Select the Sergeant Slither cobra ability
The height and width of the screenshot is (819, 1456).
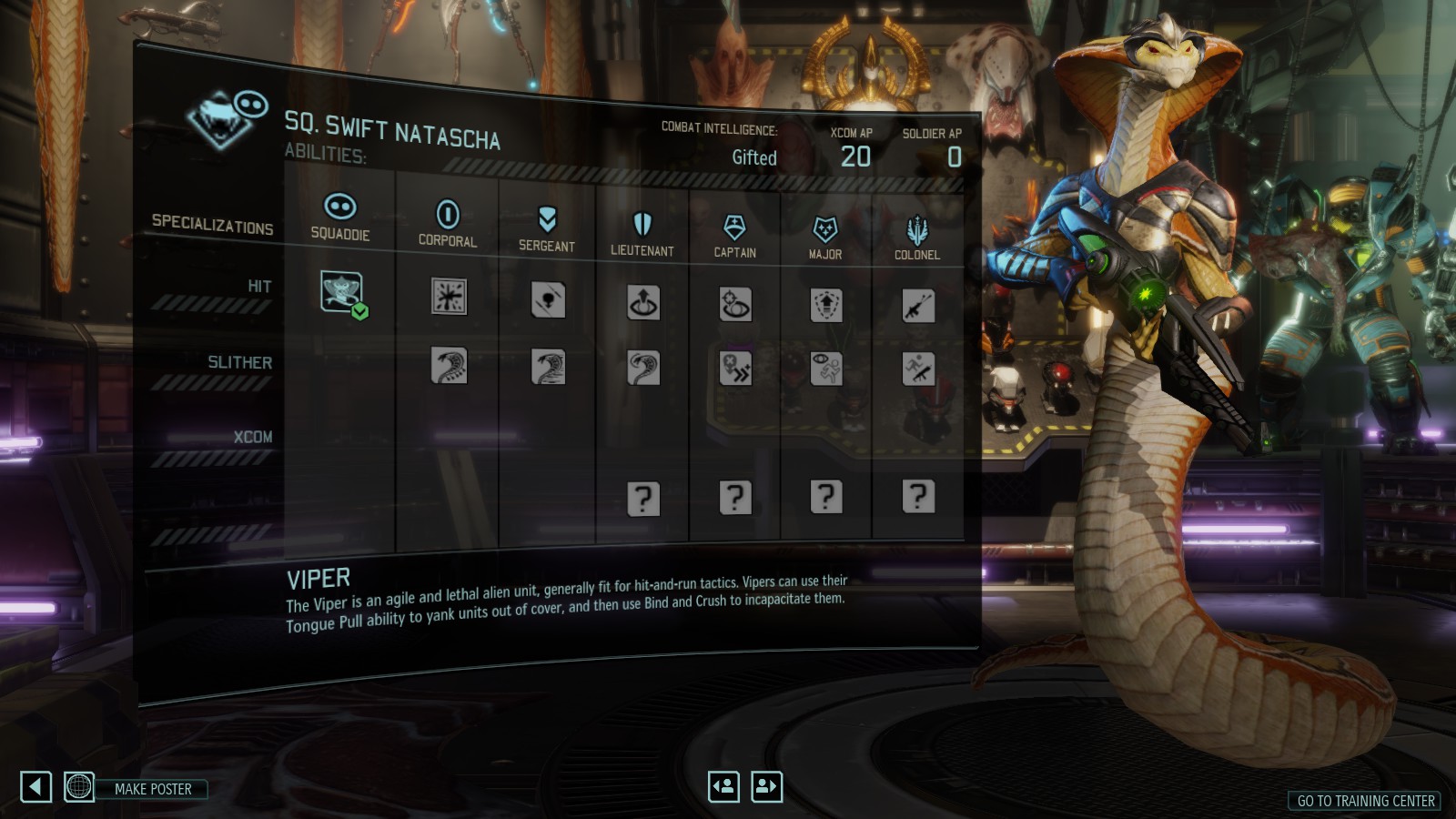pos(548,368)
